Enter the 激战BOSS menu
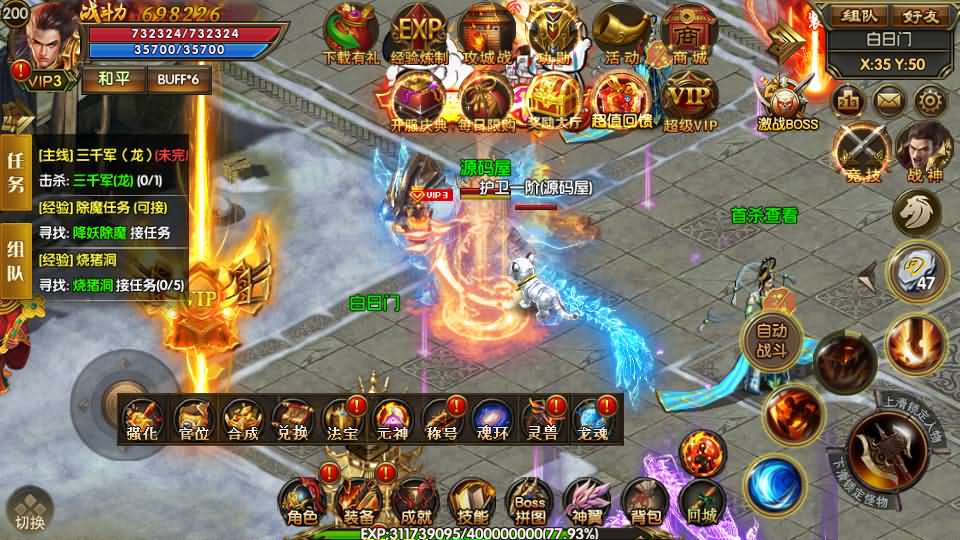Viewport: 960px width, 540px height. pos(788,102)
